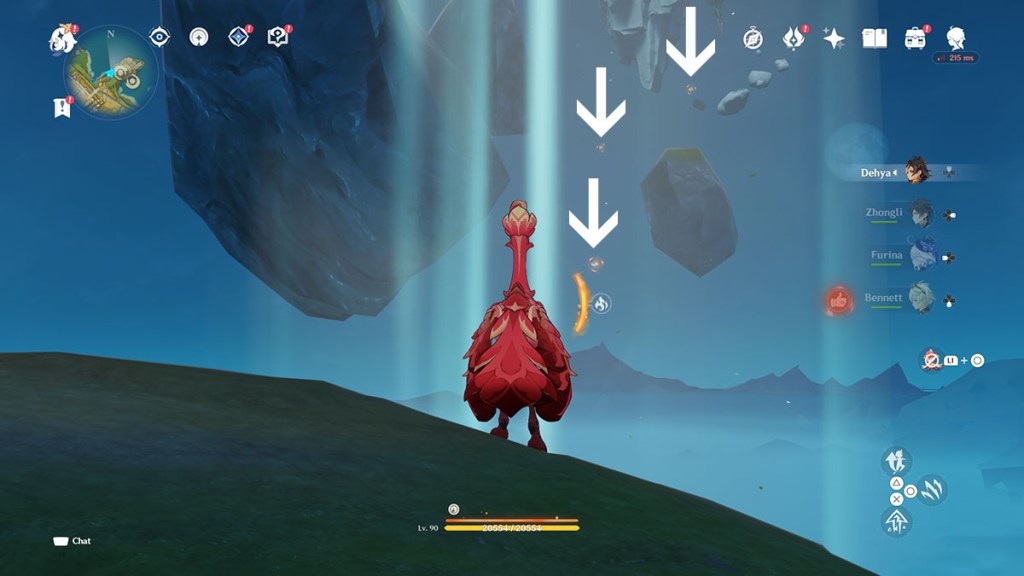The image size is (1024, 576).
Task: Click the red thumbs-up icon beside Bennett
Action: point(838,299)
